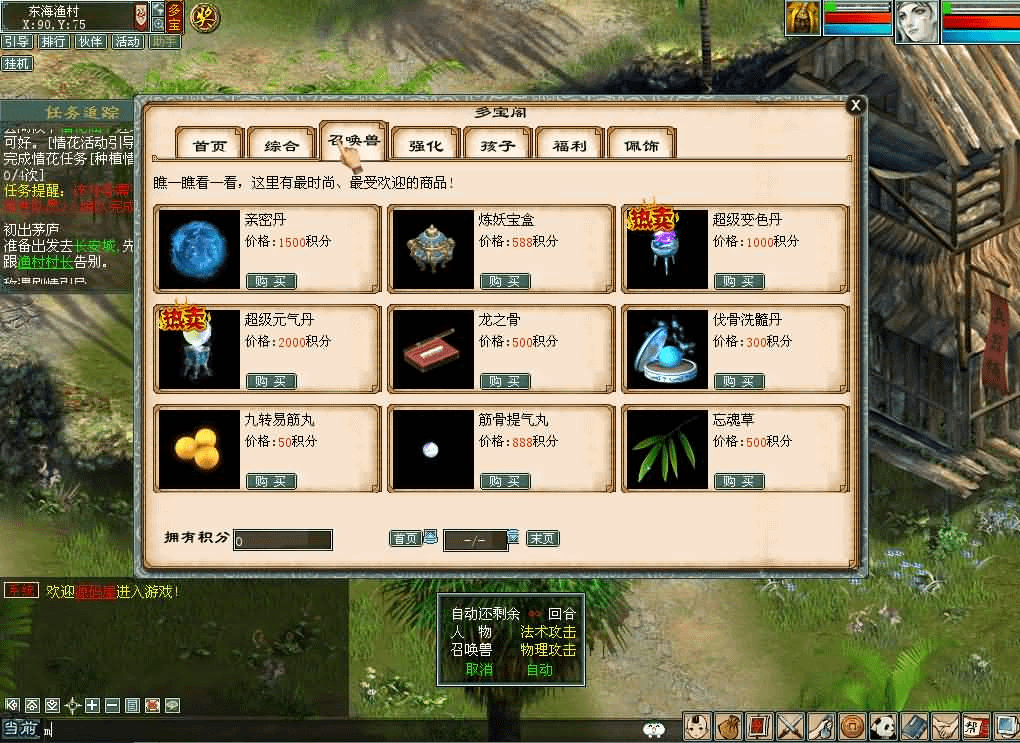1020x743 pixels.
Task: Cancel auto battle with 取消
Action: [479, 669]
